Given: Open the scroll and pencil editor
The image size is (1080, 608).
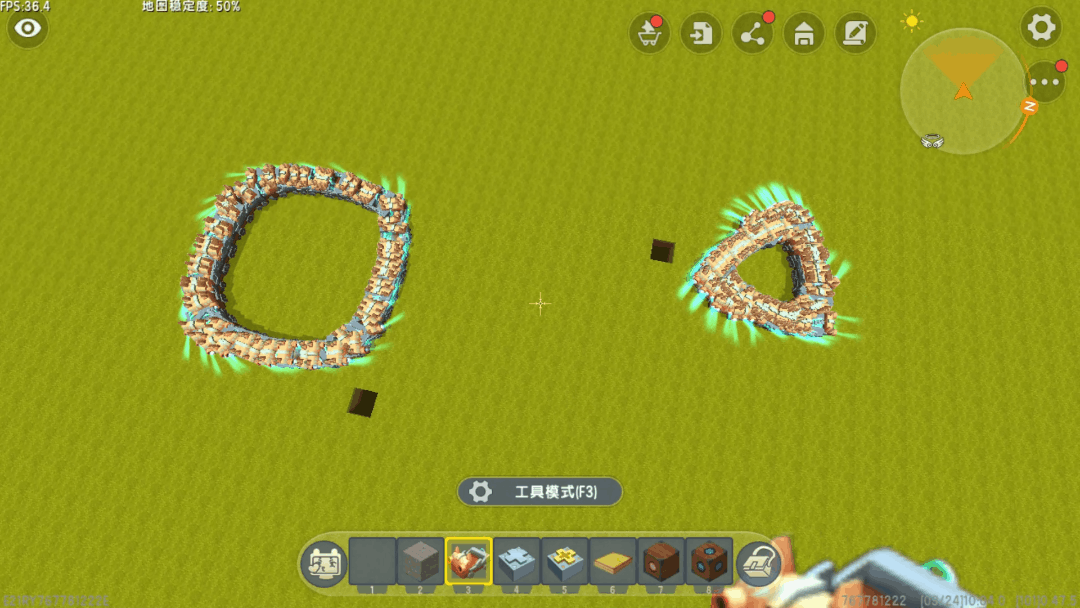Looking at the screenshot, I should tap(855, 34).
